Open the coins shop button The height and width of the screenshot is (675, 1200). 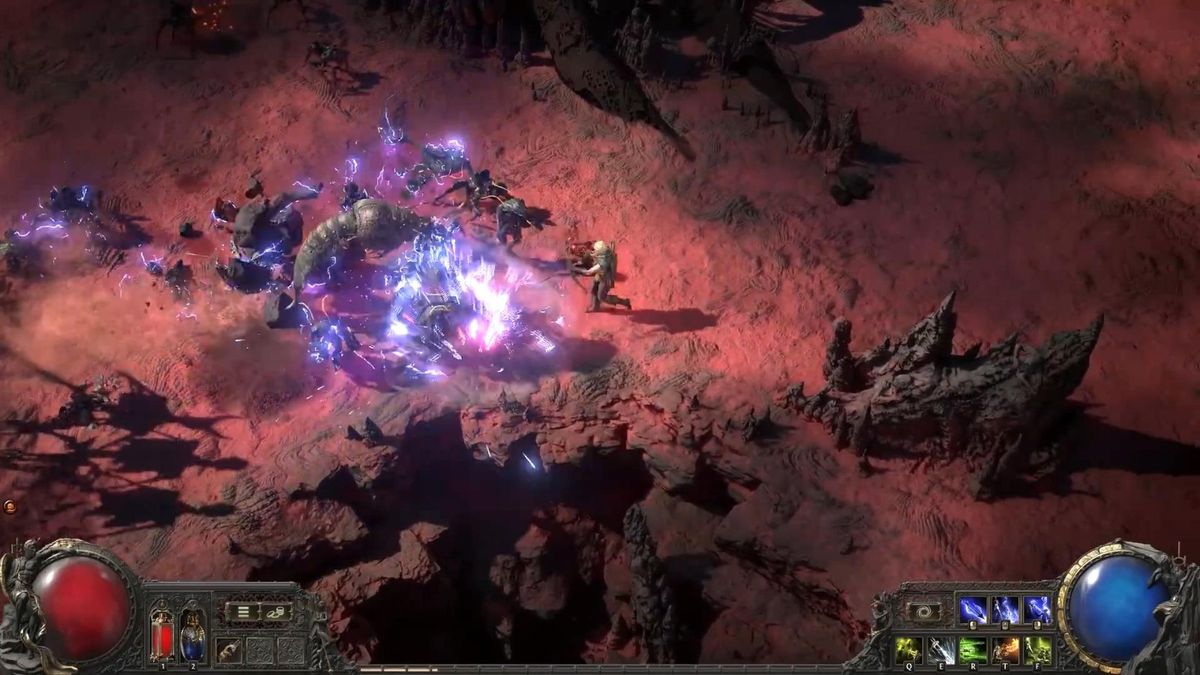274,611
